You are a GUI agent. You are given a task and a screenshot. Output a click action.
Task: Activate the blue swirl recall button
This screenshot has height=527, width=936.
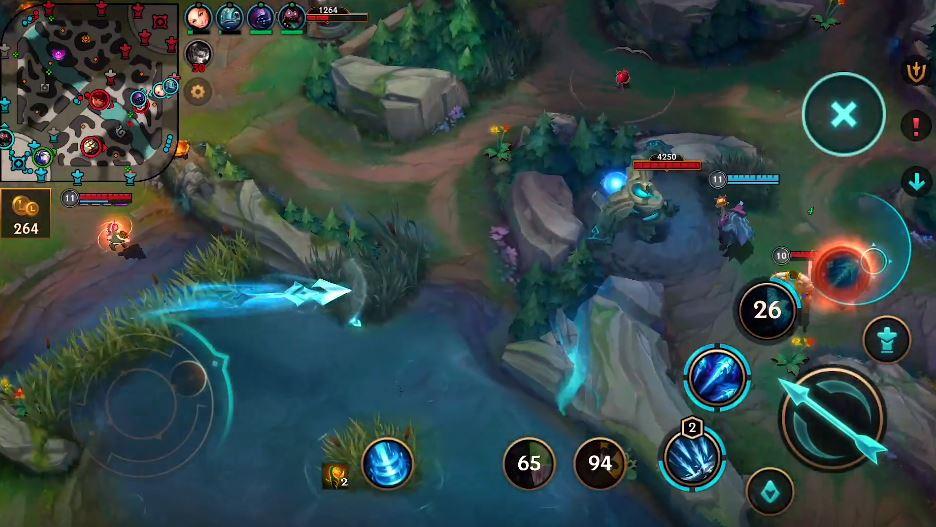click(x=387, y=464)
